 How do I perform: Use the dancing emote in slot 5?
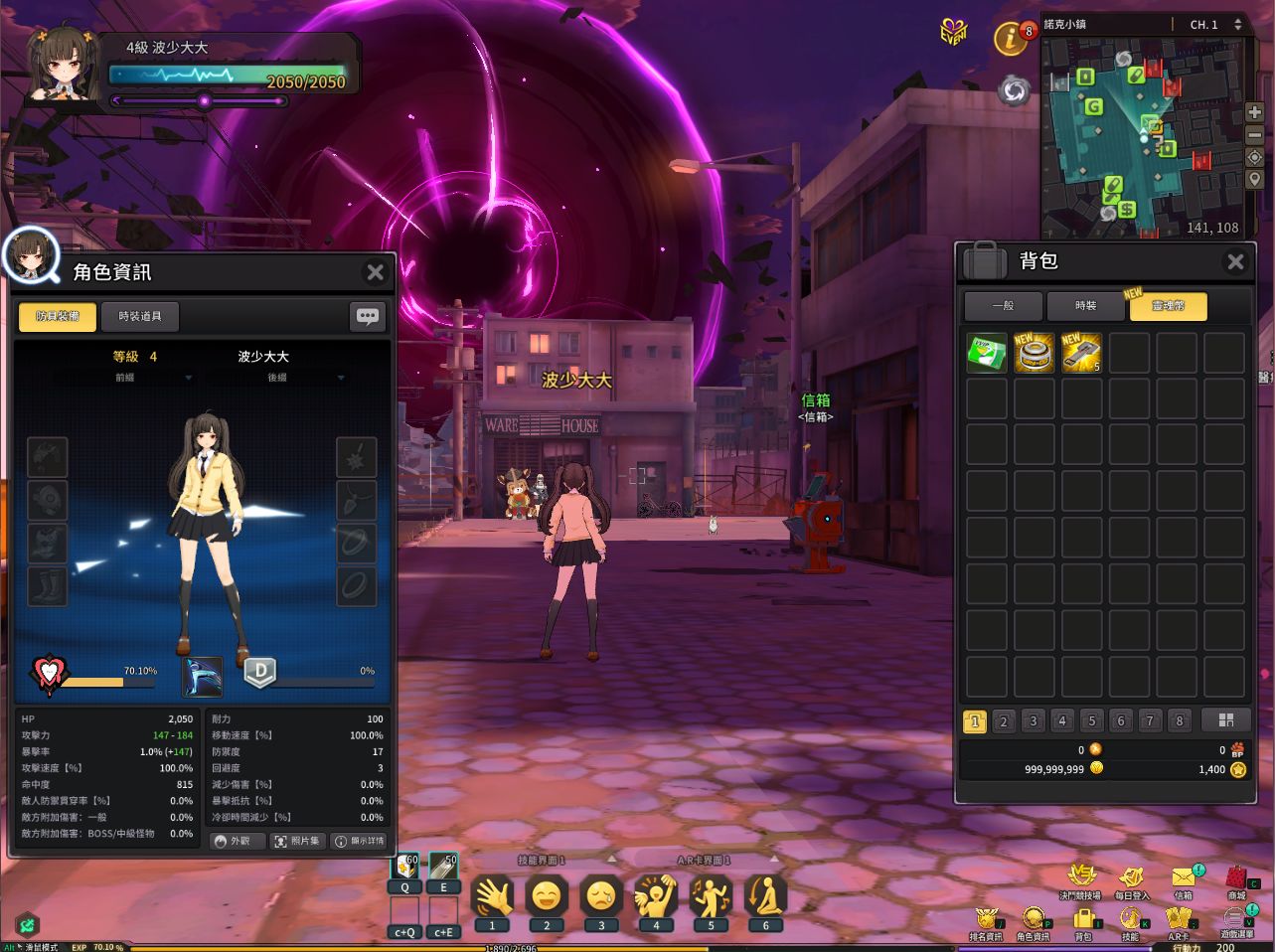pyautogui.click(x=711, y=897)
